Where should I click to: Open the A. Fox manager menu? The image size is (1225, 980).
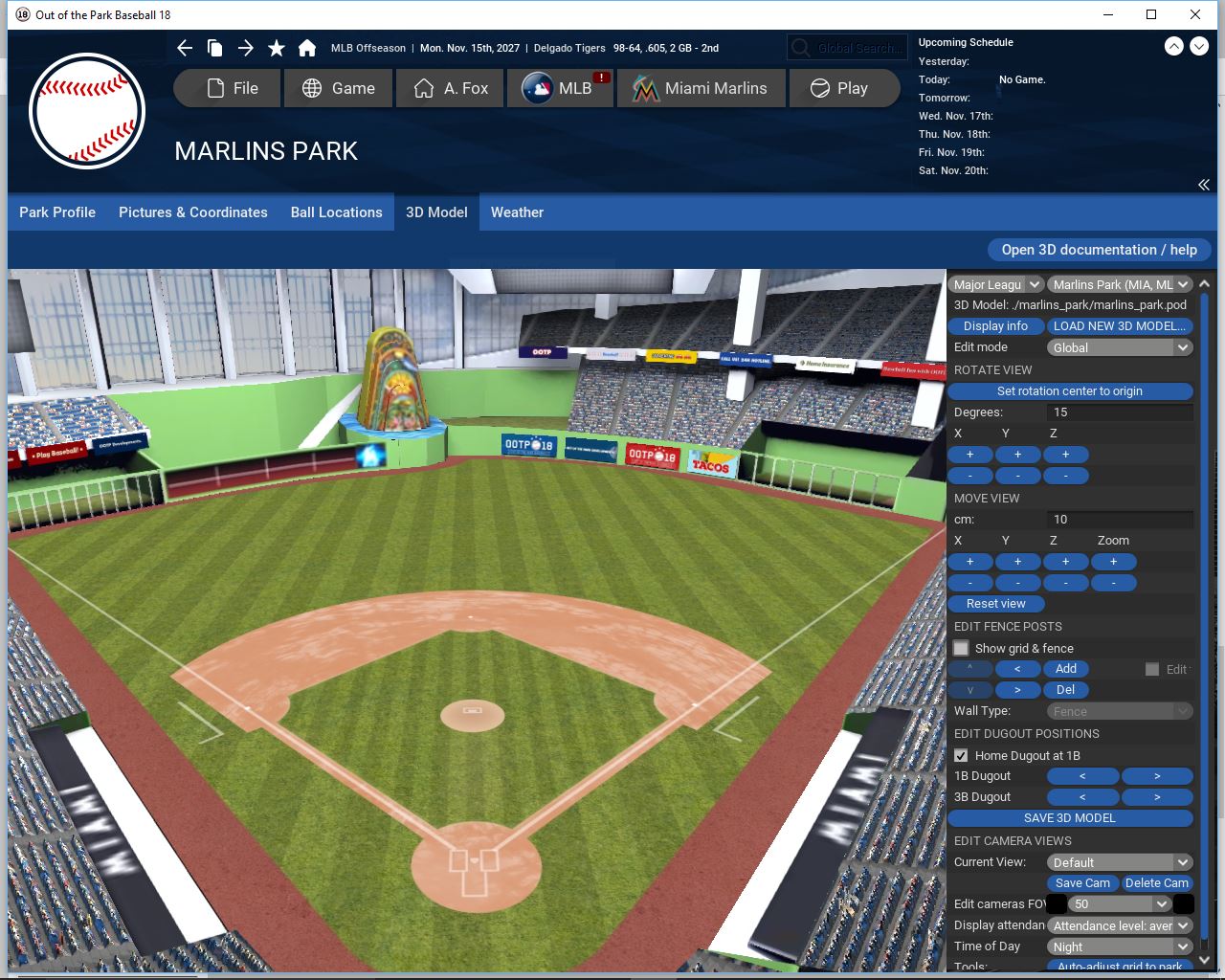coord(451,88)
